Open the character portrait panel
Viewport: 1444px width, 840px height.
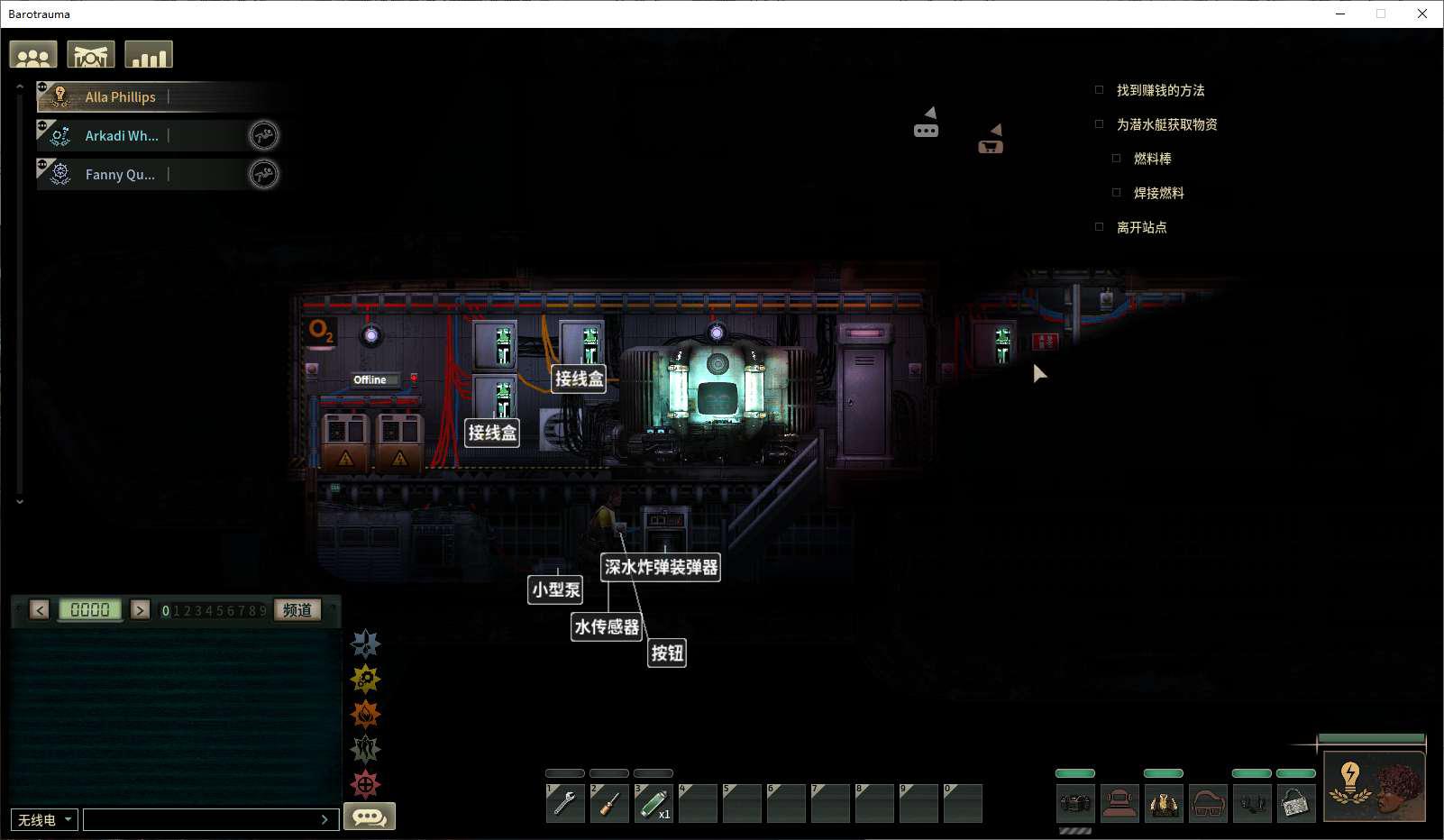tap(1375, 786)
